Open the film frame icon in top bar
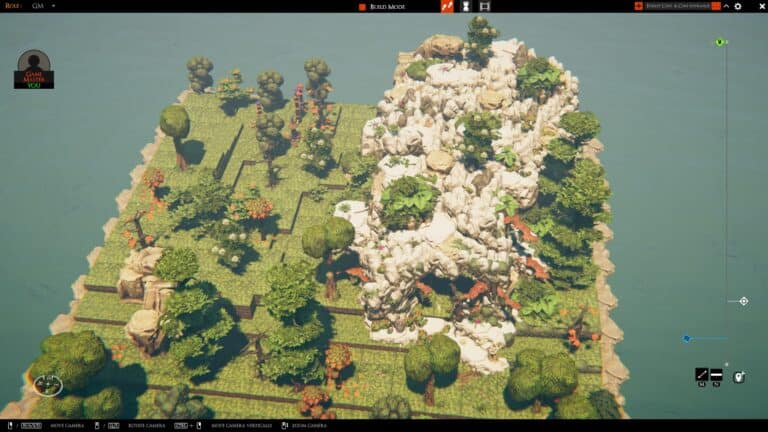 tap(485, 6)
